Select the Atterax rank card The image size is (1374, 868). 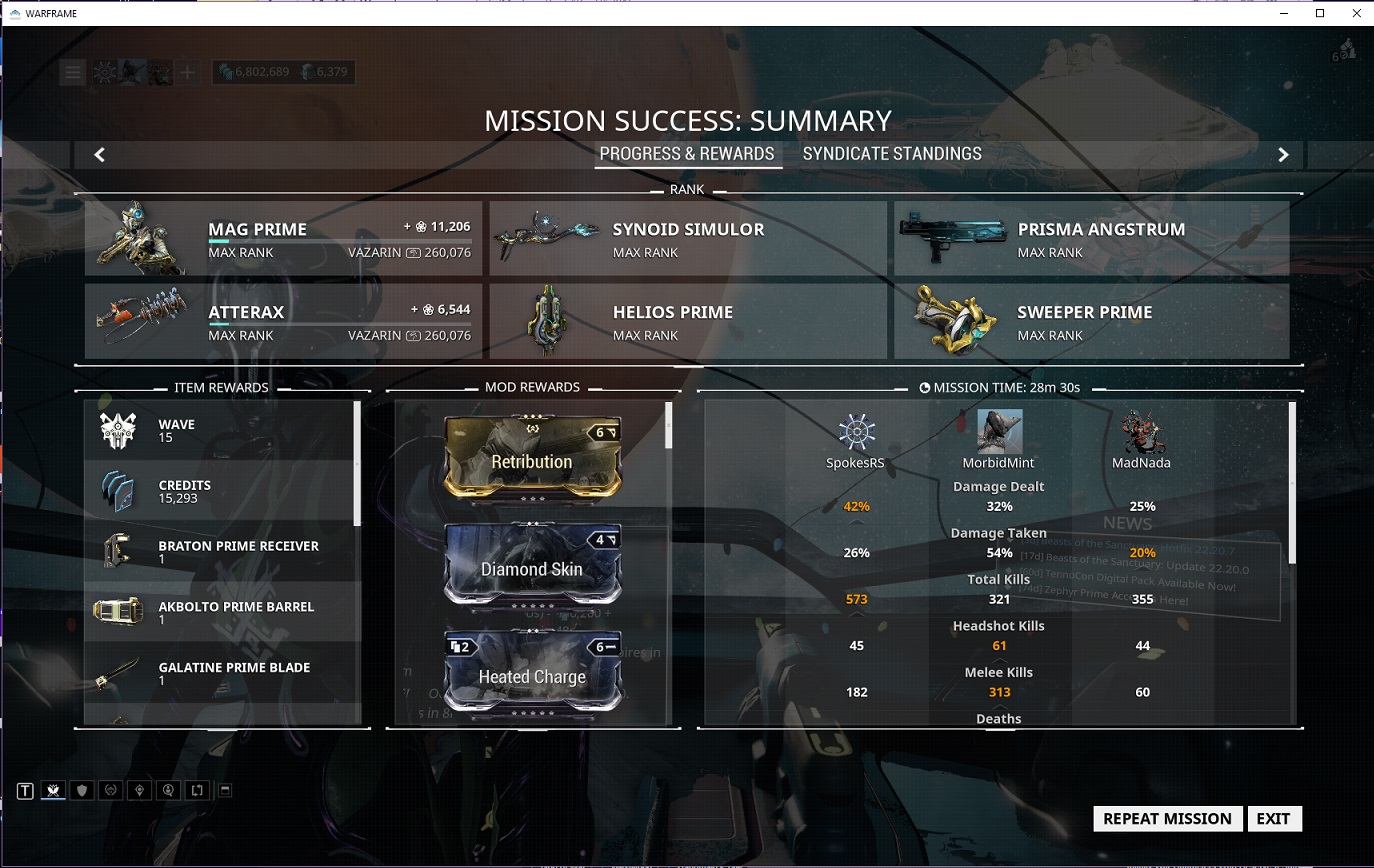click(283, 322)
